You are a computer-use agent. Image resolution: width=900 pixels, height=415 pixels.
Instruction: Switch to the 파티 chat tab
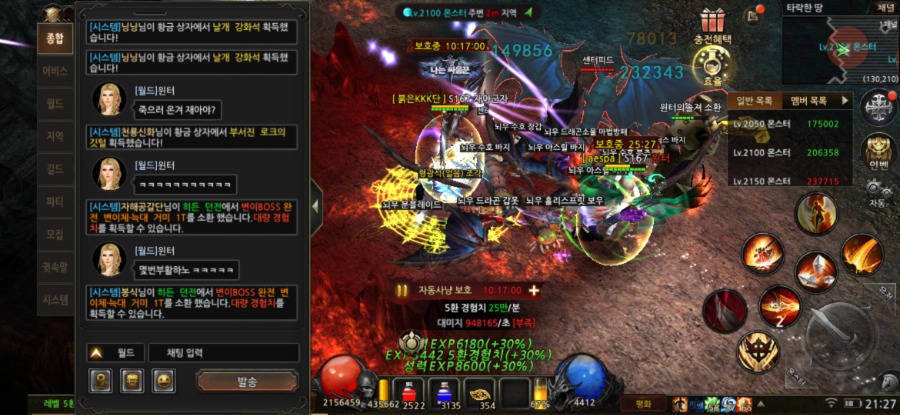pyautogui.click(x=54, y=201)
